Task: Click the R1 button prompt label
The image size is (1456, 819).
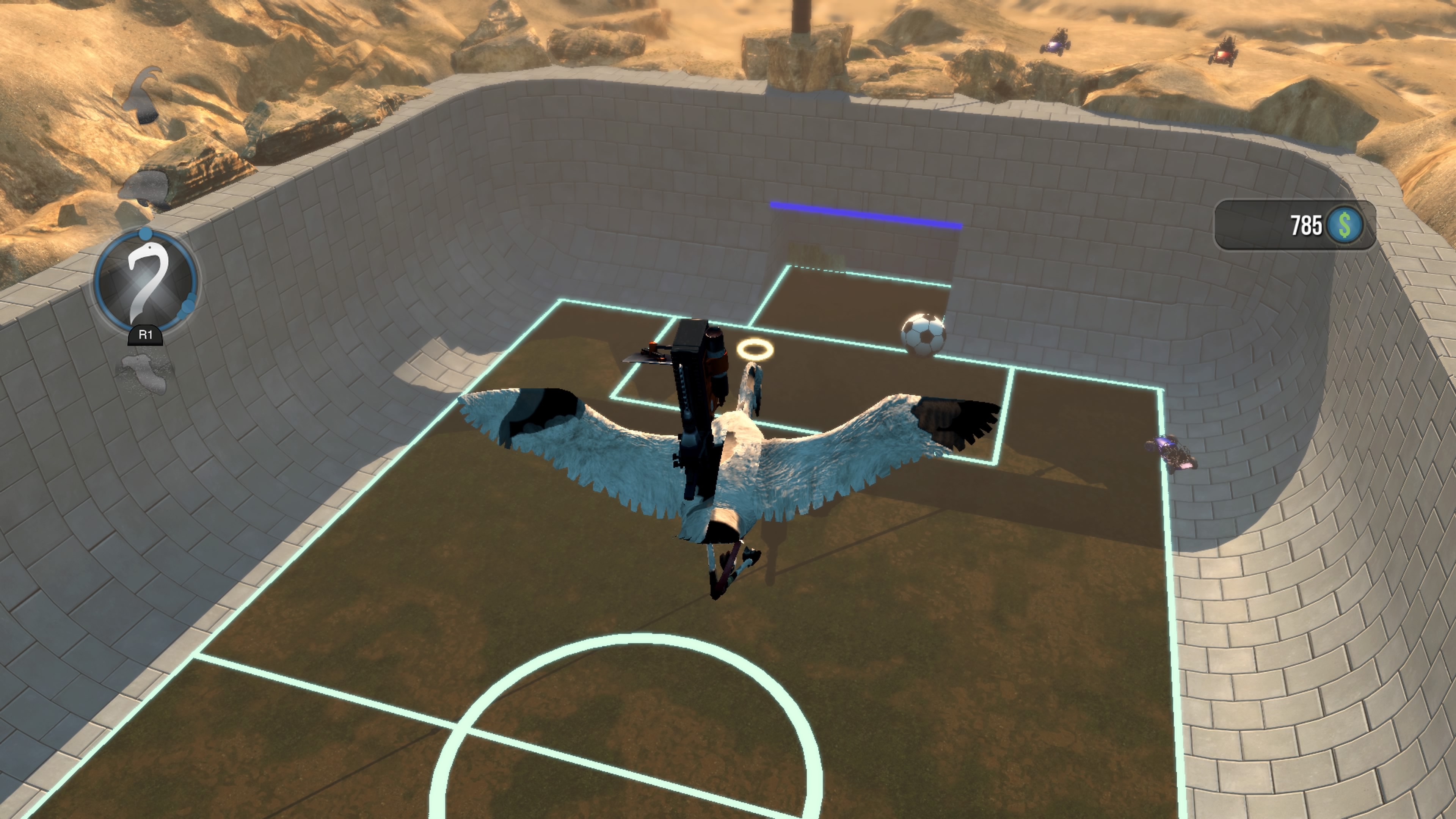Action: point(145,334)
